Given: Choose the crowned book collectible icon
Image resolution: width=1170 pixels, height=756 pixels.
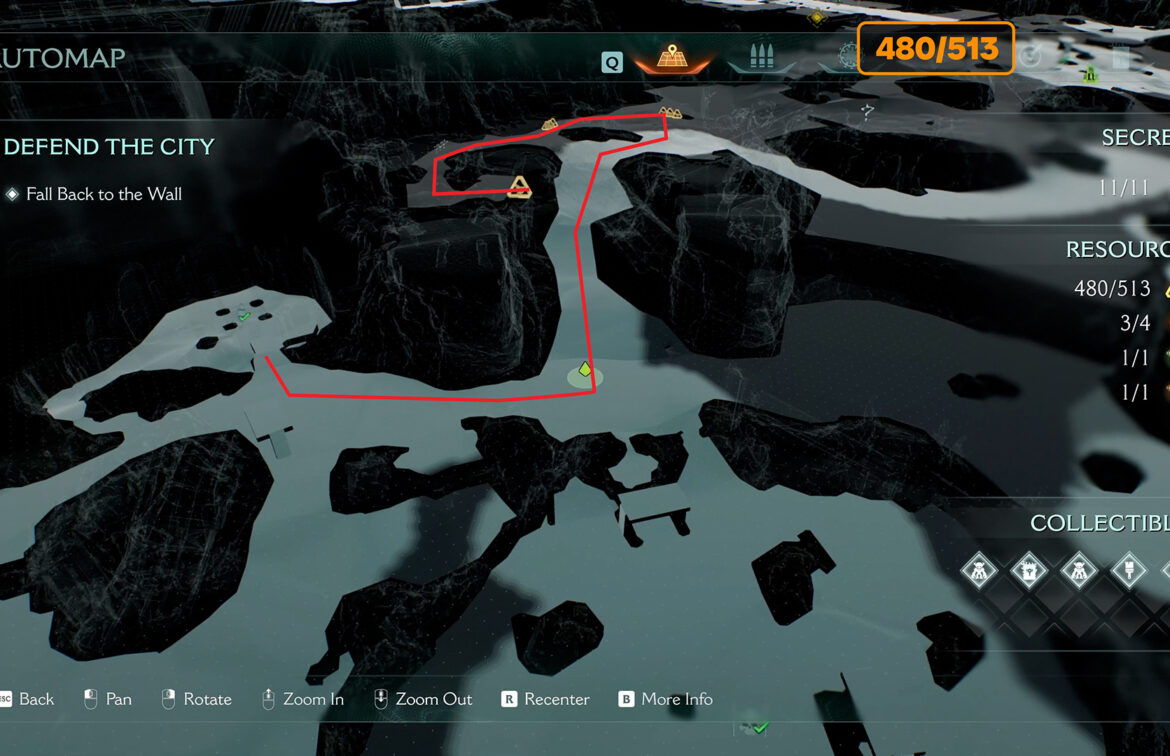Looking at the screenshot, I should [1028, 572].
